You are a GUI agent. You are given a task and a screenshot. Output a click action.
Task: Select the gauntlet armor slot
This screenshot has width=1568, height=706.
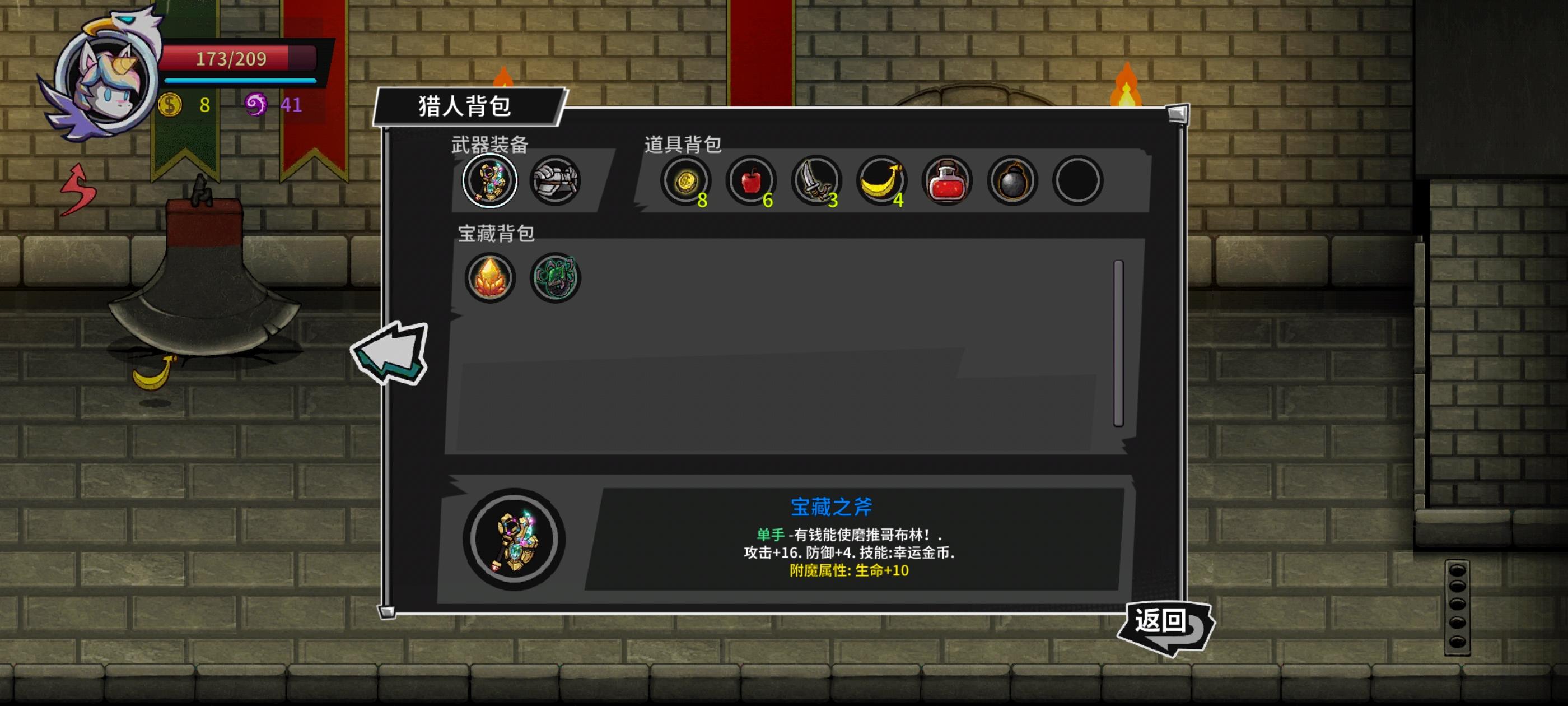click(x=555, y=181)
